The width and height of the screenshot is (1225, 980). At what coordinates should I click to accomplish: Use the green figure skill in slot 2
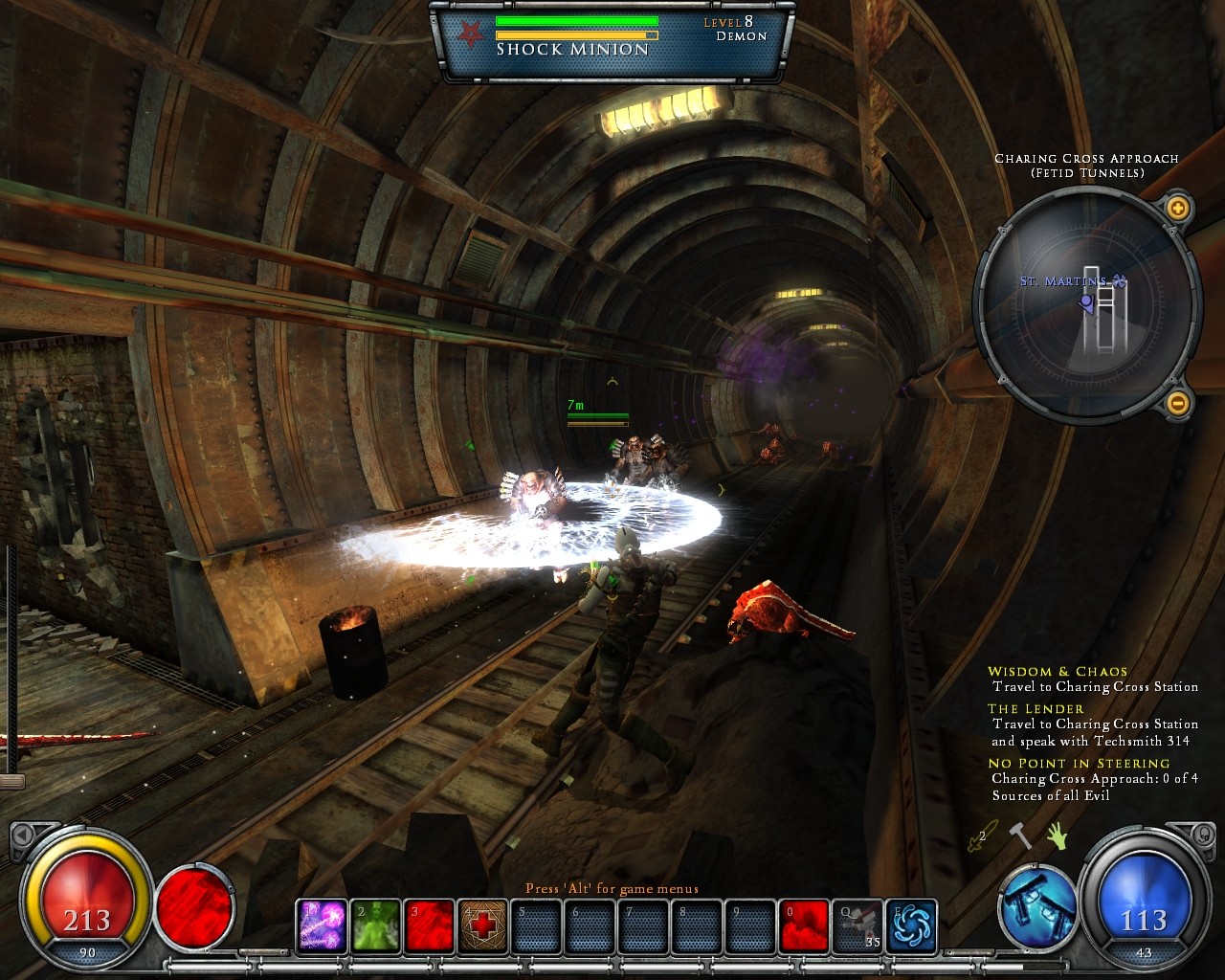click(x=375, y=925)
